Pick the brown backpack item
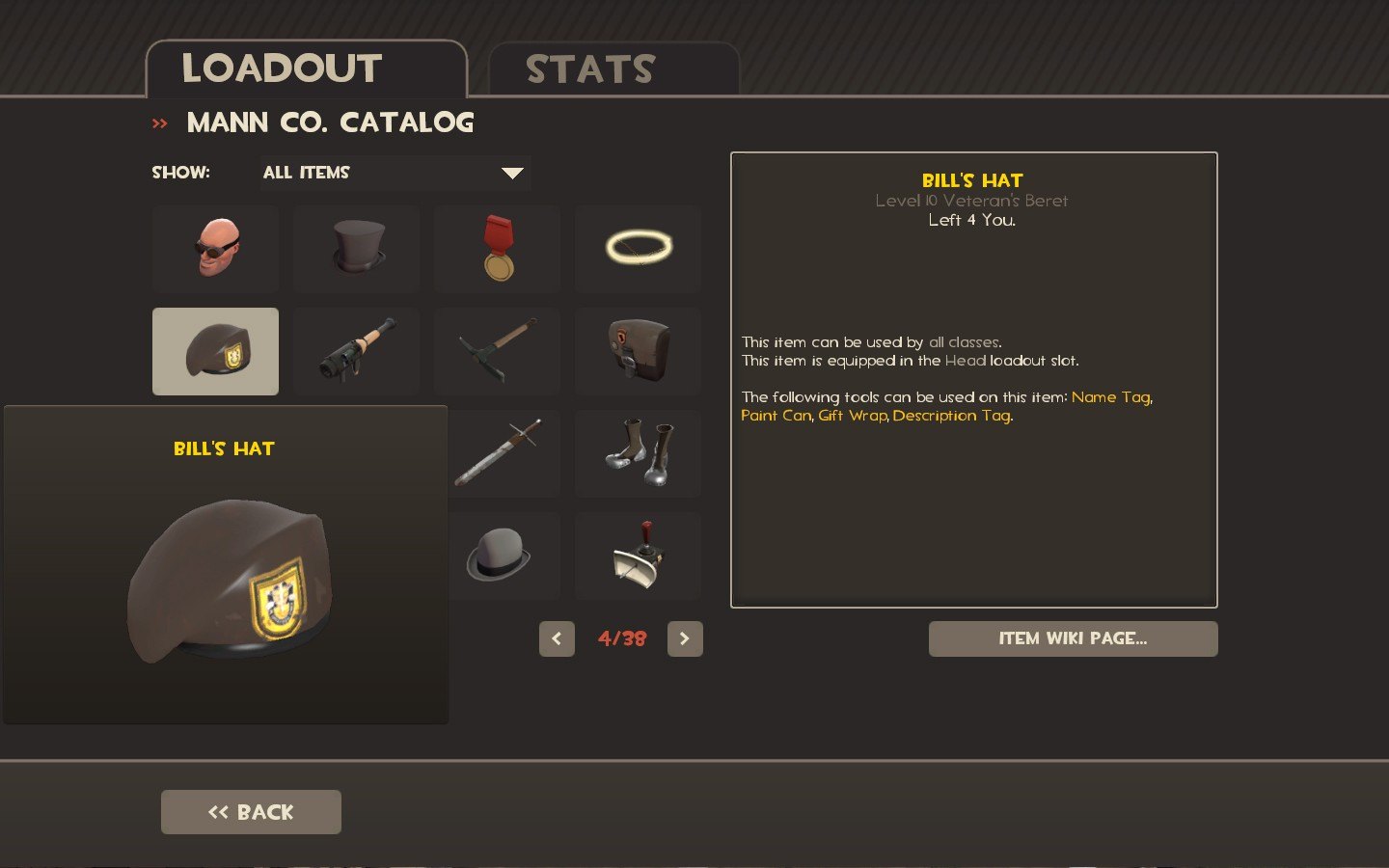This screenshot has width=1389, height=868. [x=638, y=351]
